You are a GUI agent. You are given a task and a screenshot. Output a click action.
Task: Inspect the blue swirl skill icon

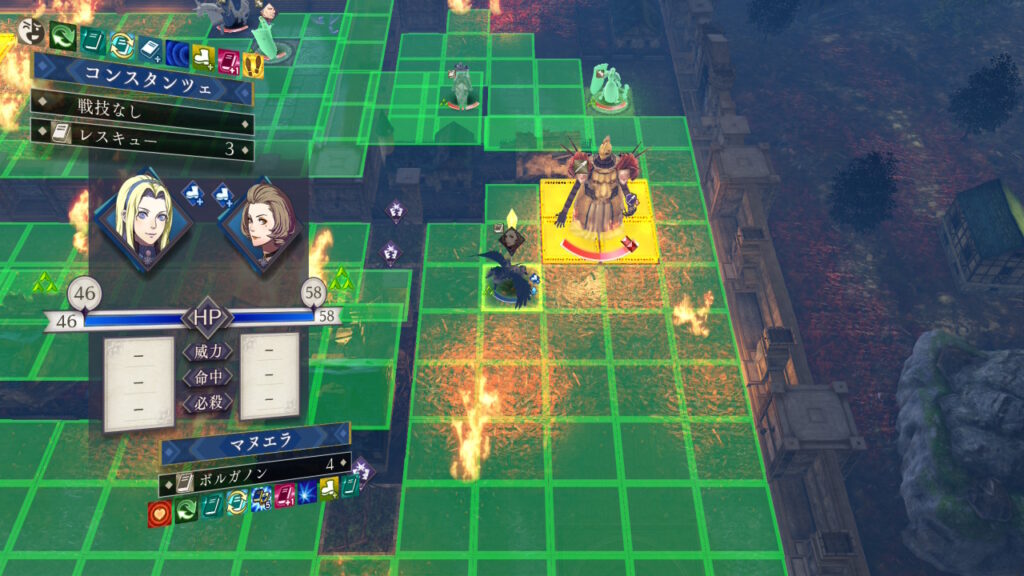coord(179,53)
